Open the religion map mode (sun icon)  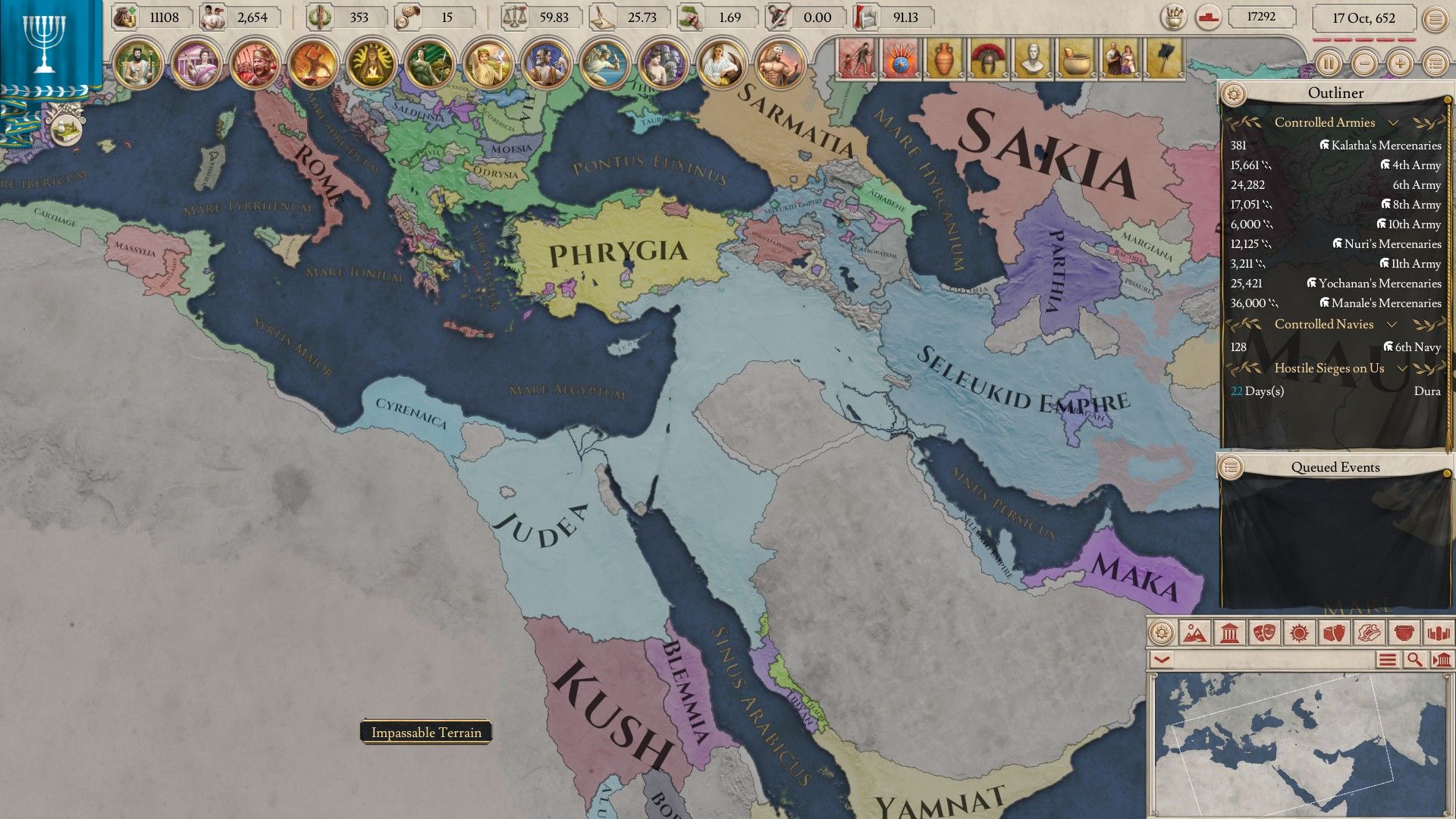click(x=1298, y=634)
